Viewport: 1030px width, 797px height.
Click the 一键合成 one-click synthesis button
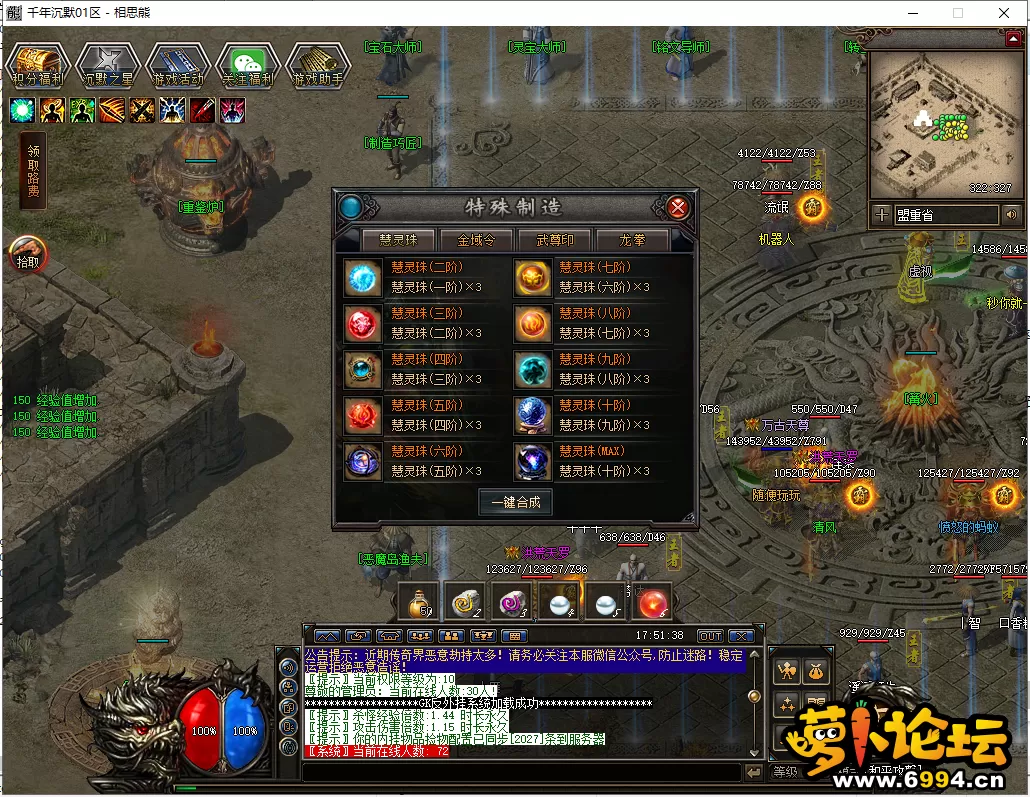(x=516, y=502)
